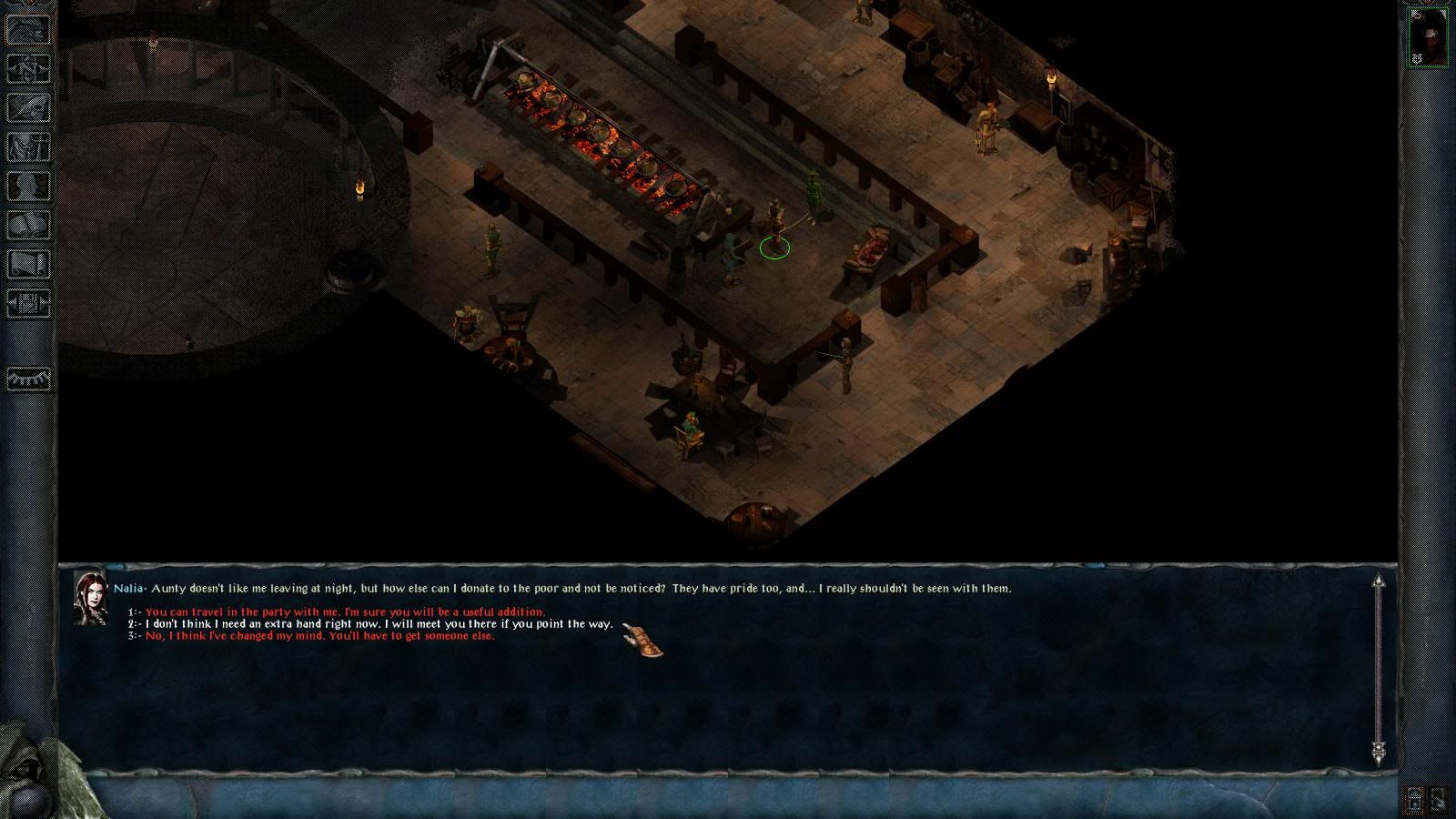Open the options button with the floppy disk

pos(29,302)
